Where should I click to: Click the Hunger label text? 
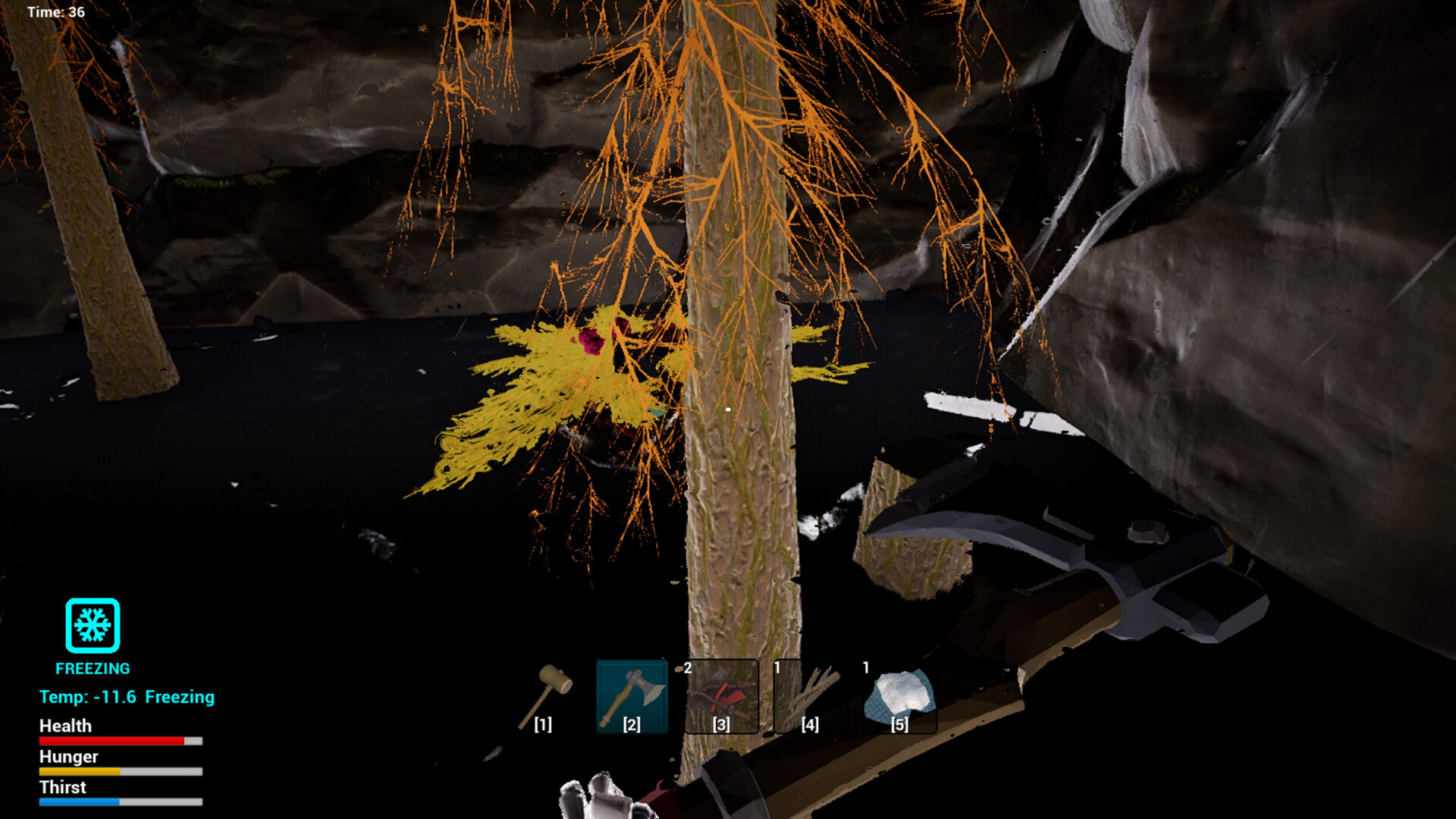coord(68,757)
